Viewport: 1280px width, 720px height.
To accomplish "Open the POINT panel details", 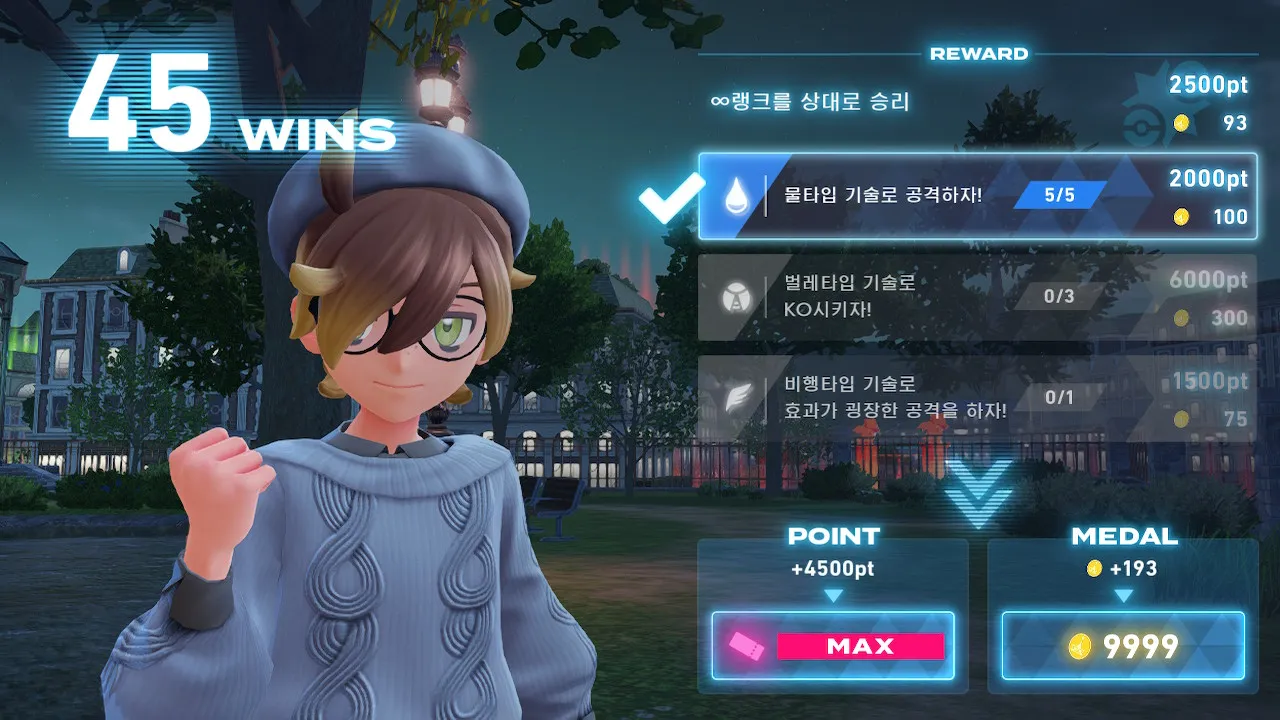I will pos(833,536).
